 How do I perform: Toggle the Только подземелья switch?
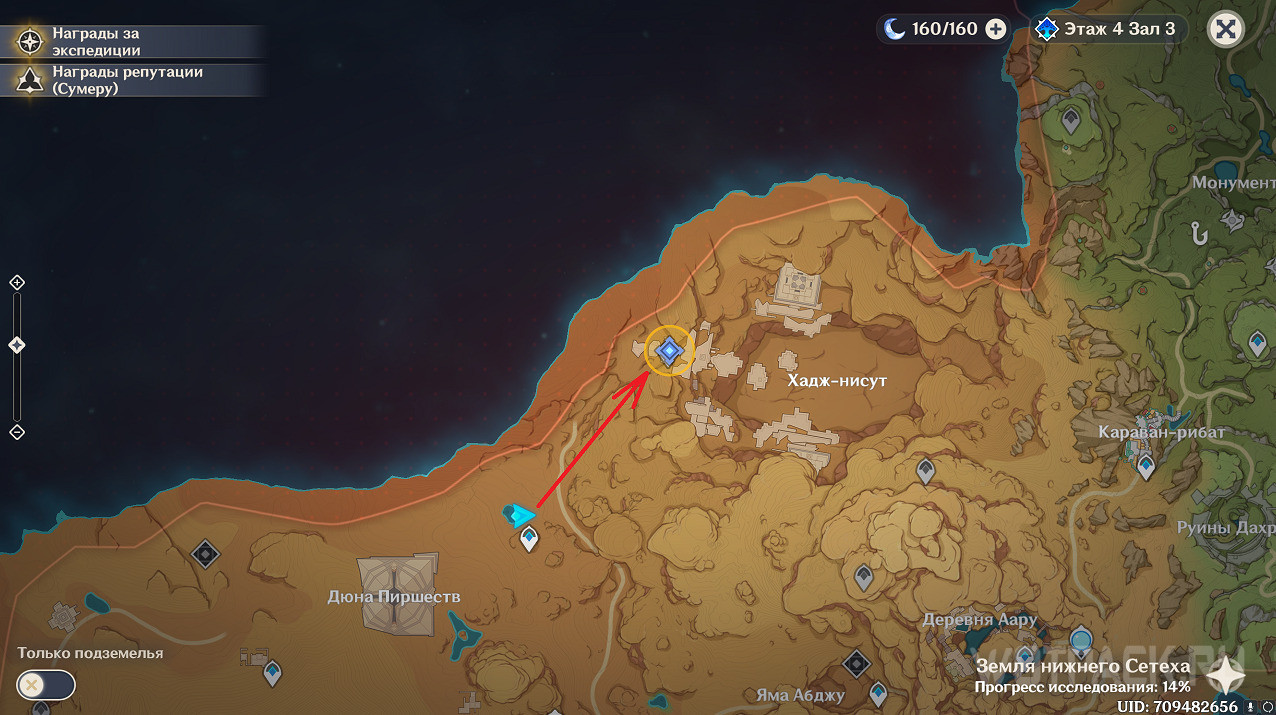click(x=46, y=685)
